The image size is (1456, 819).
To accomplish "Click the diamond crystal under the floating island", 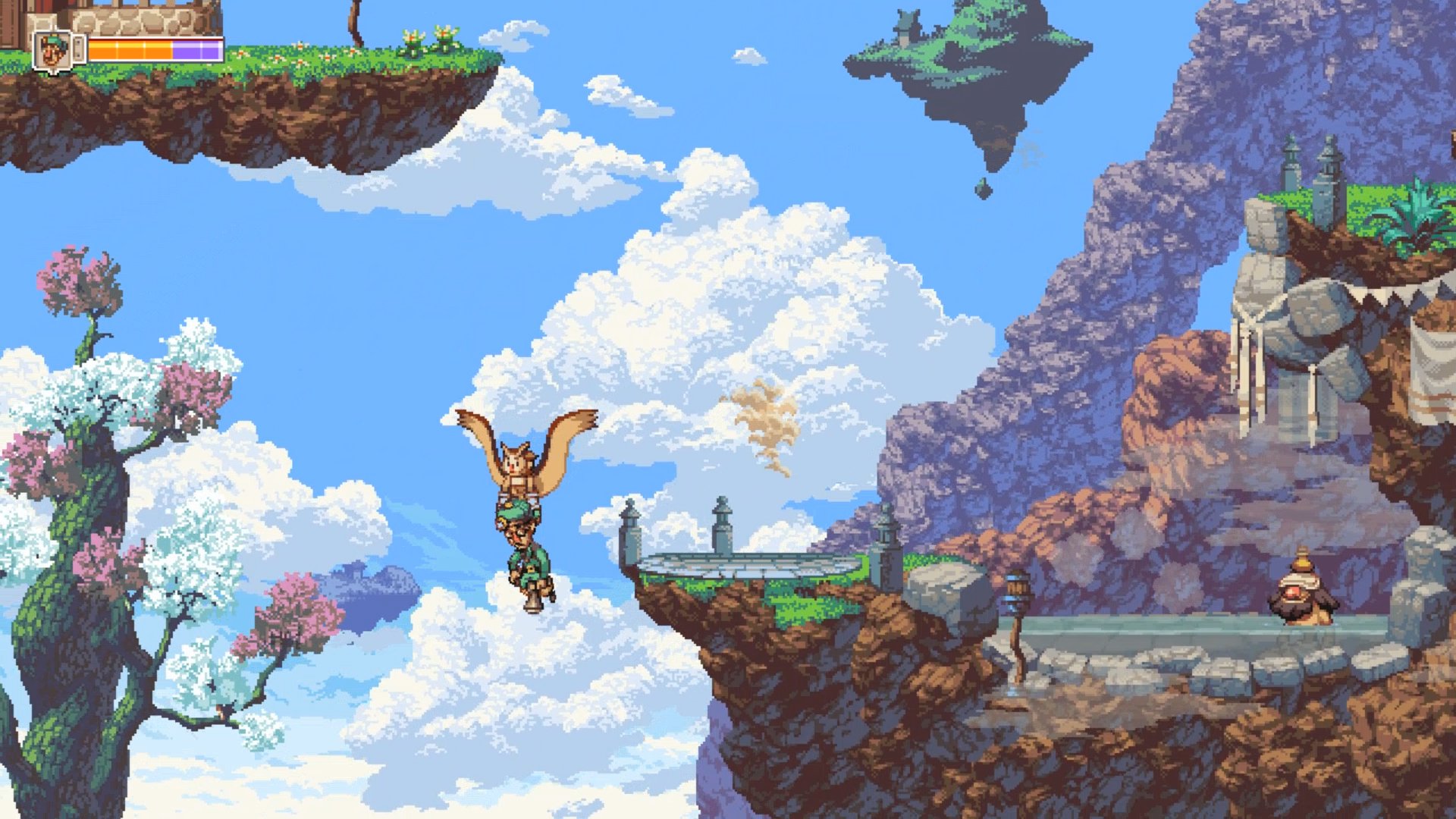I will coord(983,187).
